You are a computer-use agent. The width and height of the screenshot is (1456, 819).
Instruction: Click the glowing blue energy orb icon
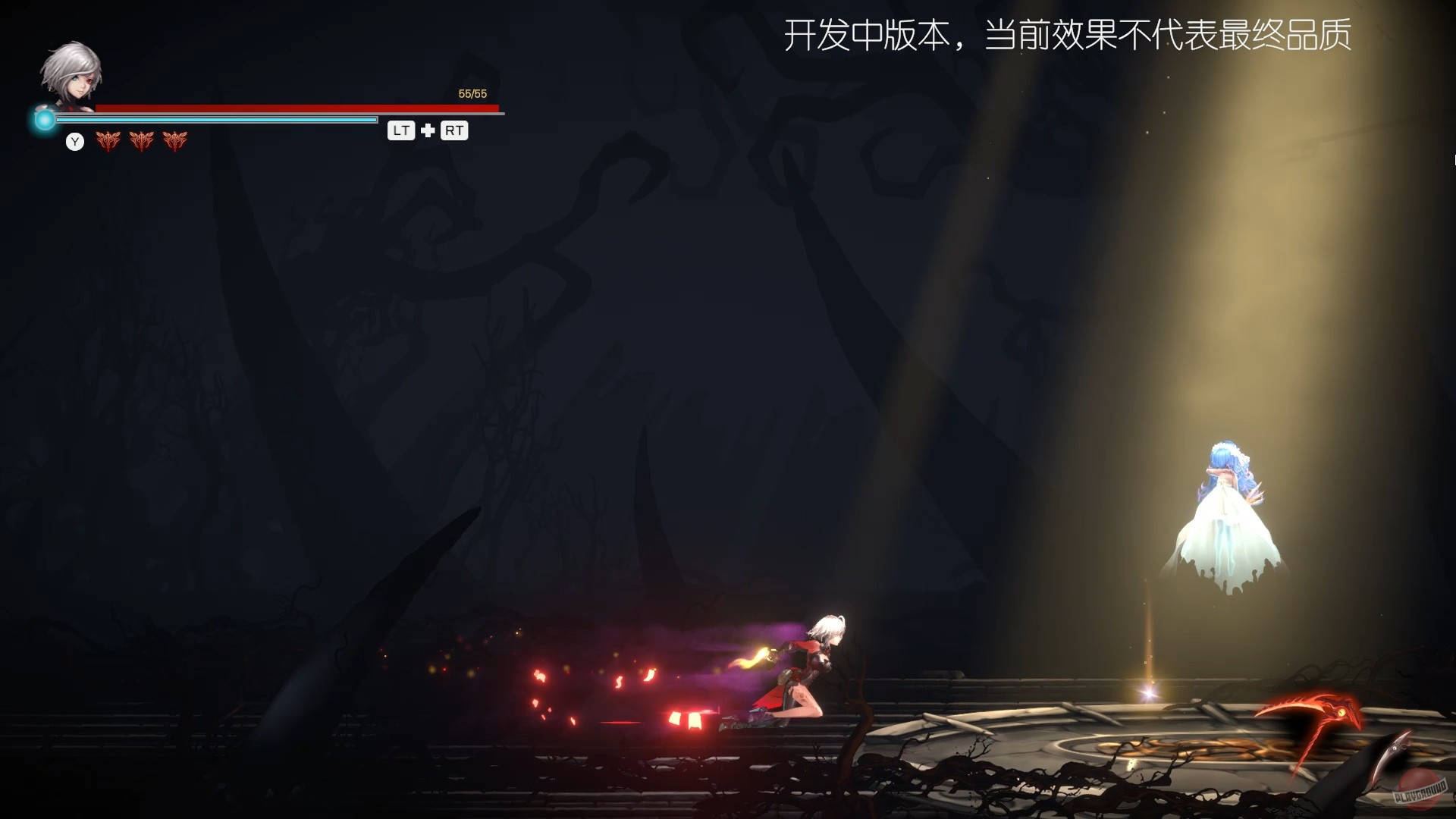(x=44, y=118)
